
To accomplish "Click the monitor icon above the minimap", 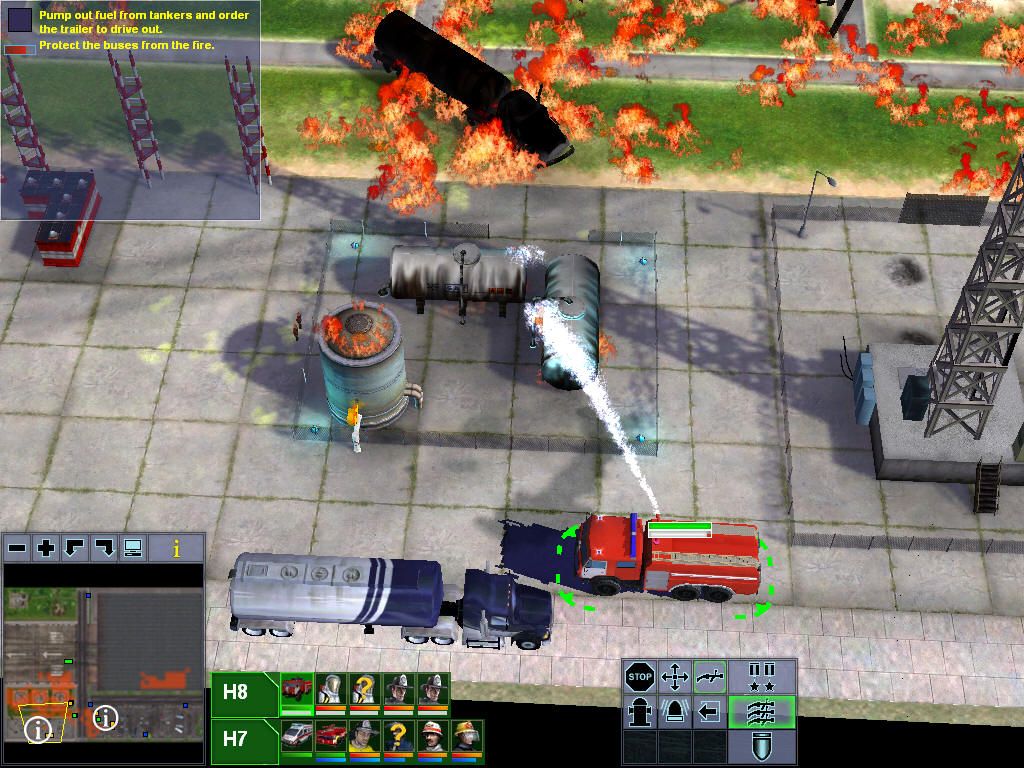I will [133, 548].
